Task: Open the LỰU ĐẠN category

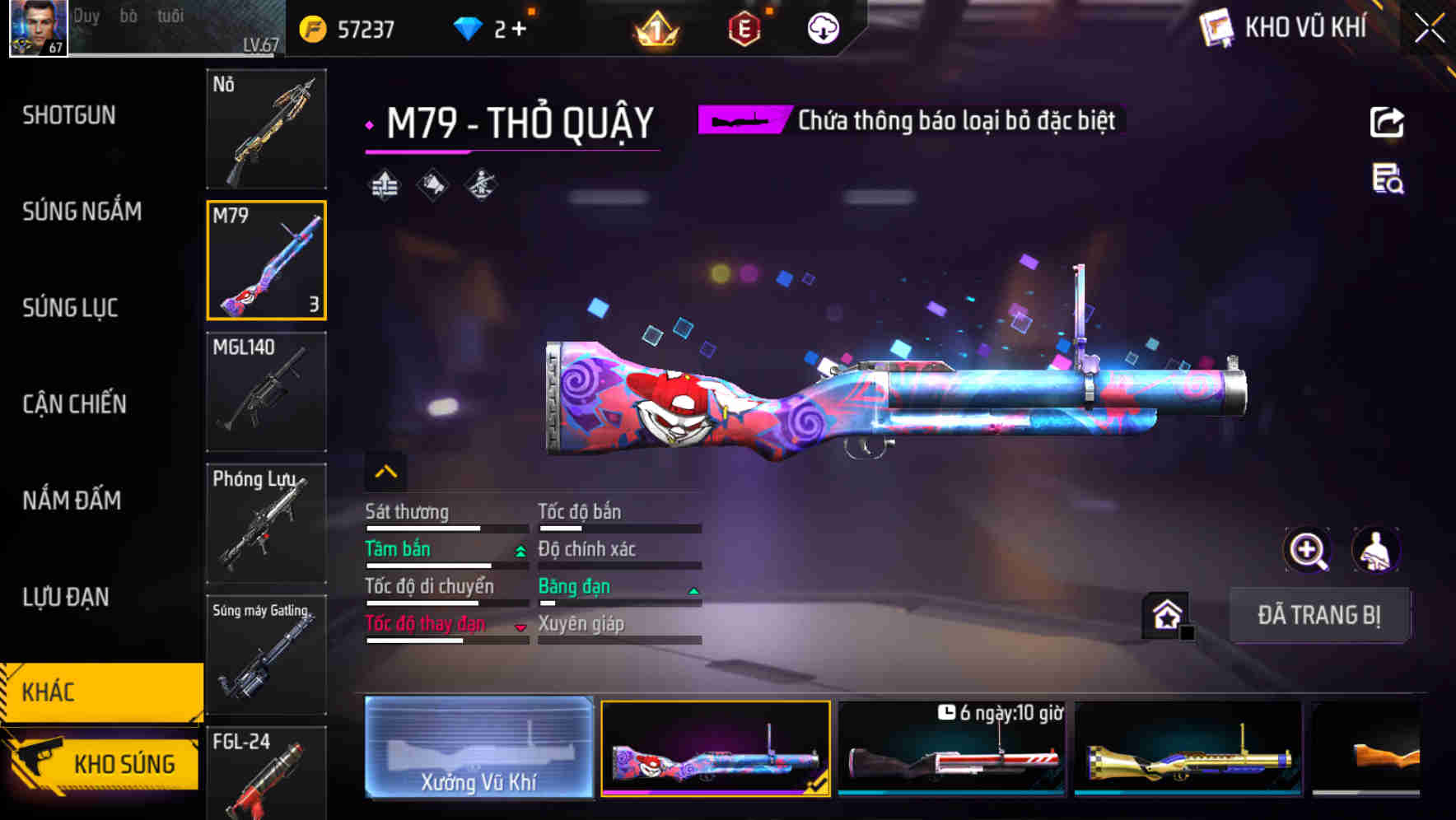Action: [x=66, y=597]
